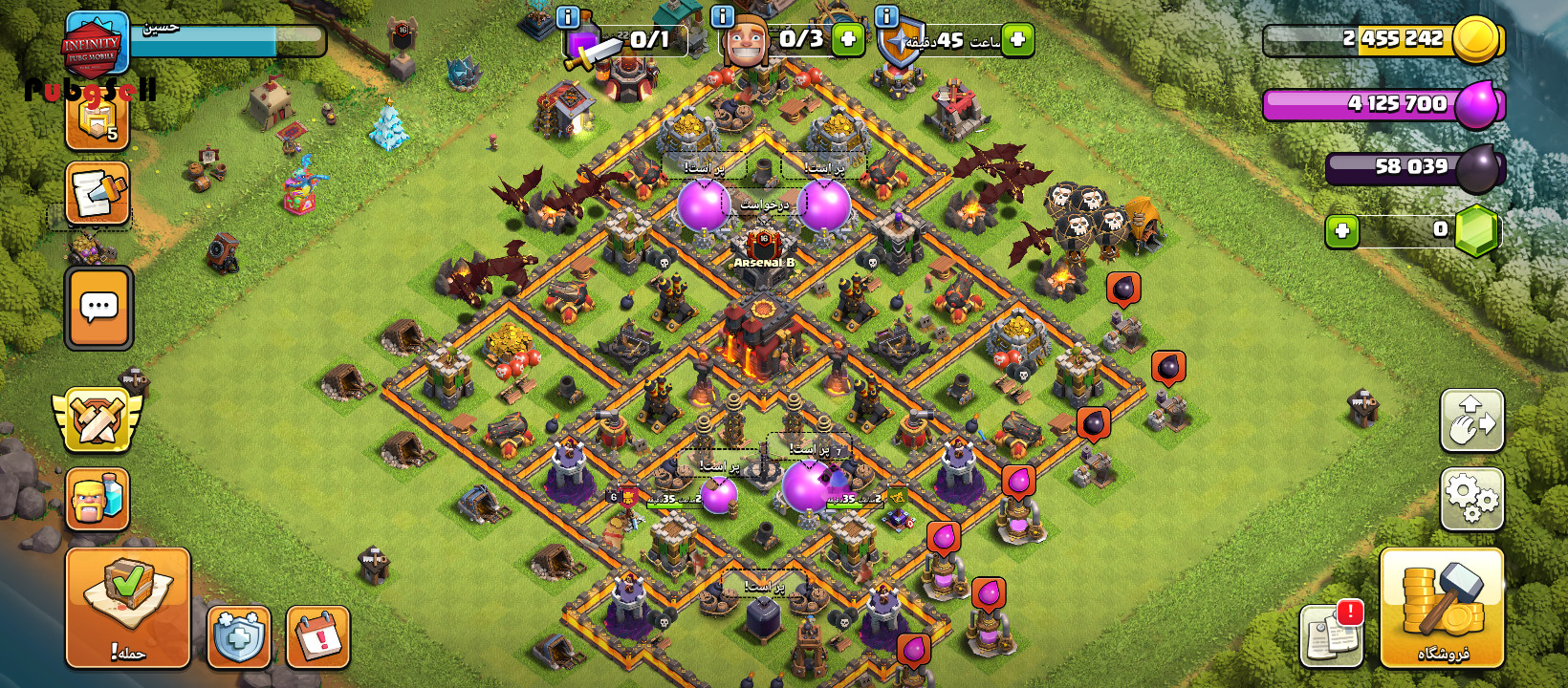Screen dimensions: 1568x688
Task: Open the Shop with hammer and coins
Action: pos(1442,608)
